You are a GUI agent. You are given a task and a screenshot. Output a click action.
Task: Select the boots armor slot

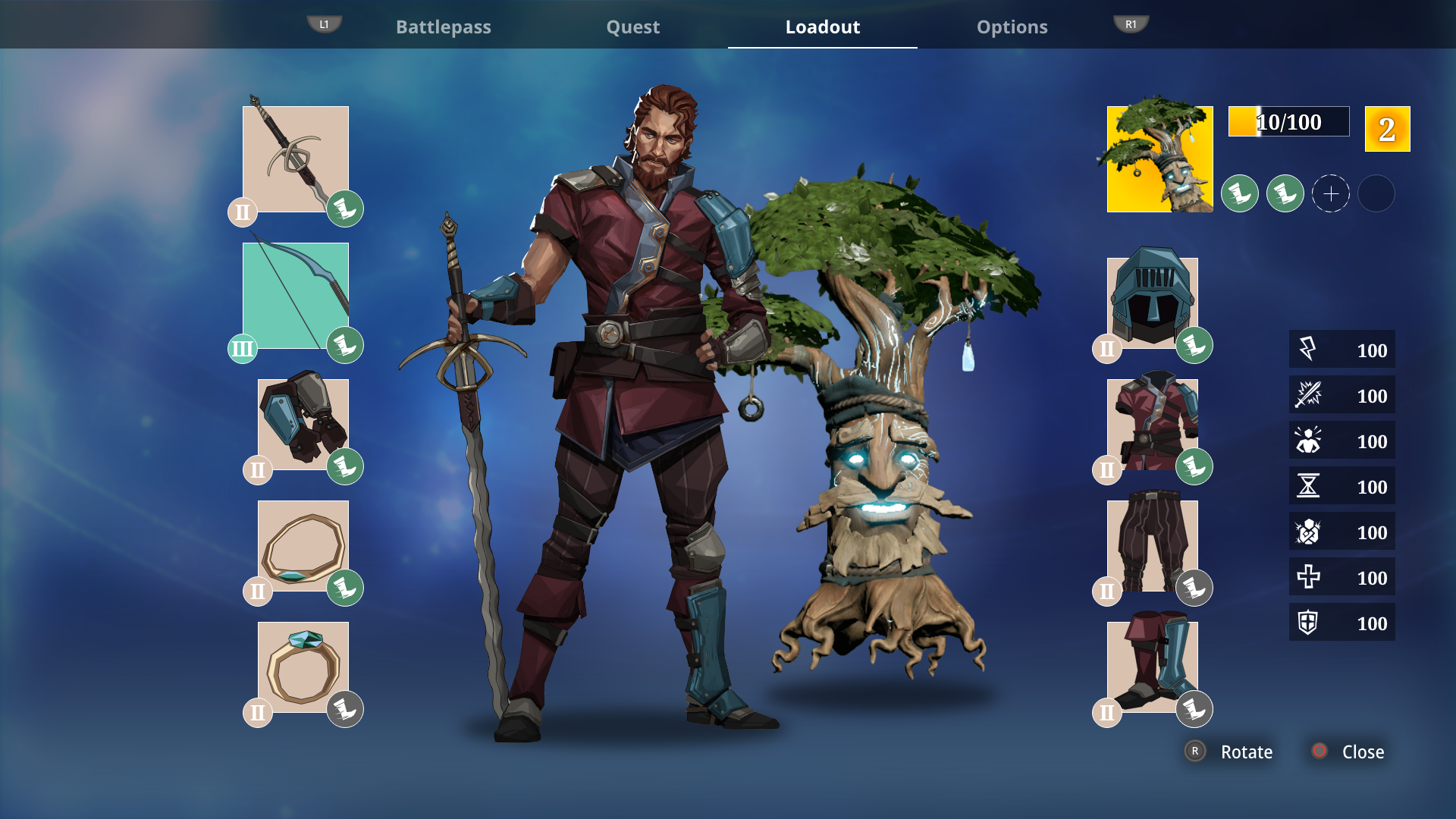coord(1153,667)
